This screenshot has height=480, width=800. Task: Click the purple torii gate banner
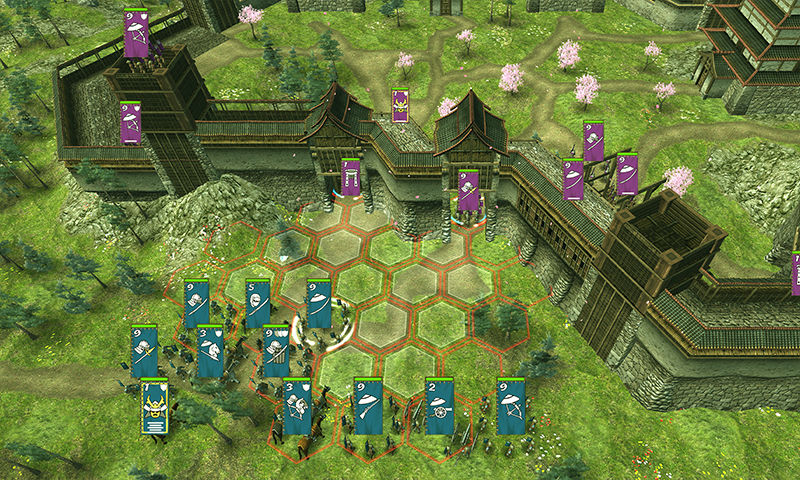tap(350, 177)
